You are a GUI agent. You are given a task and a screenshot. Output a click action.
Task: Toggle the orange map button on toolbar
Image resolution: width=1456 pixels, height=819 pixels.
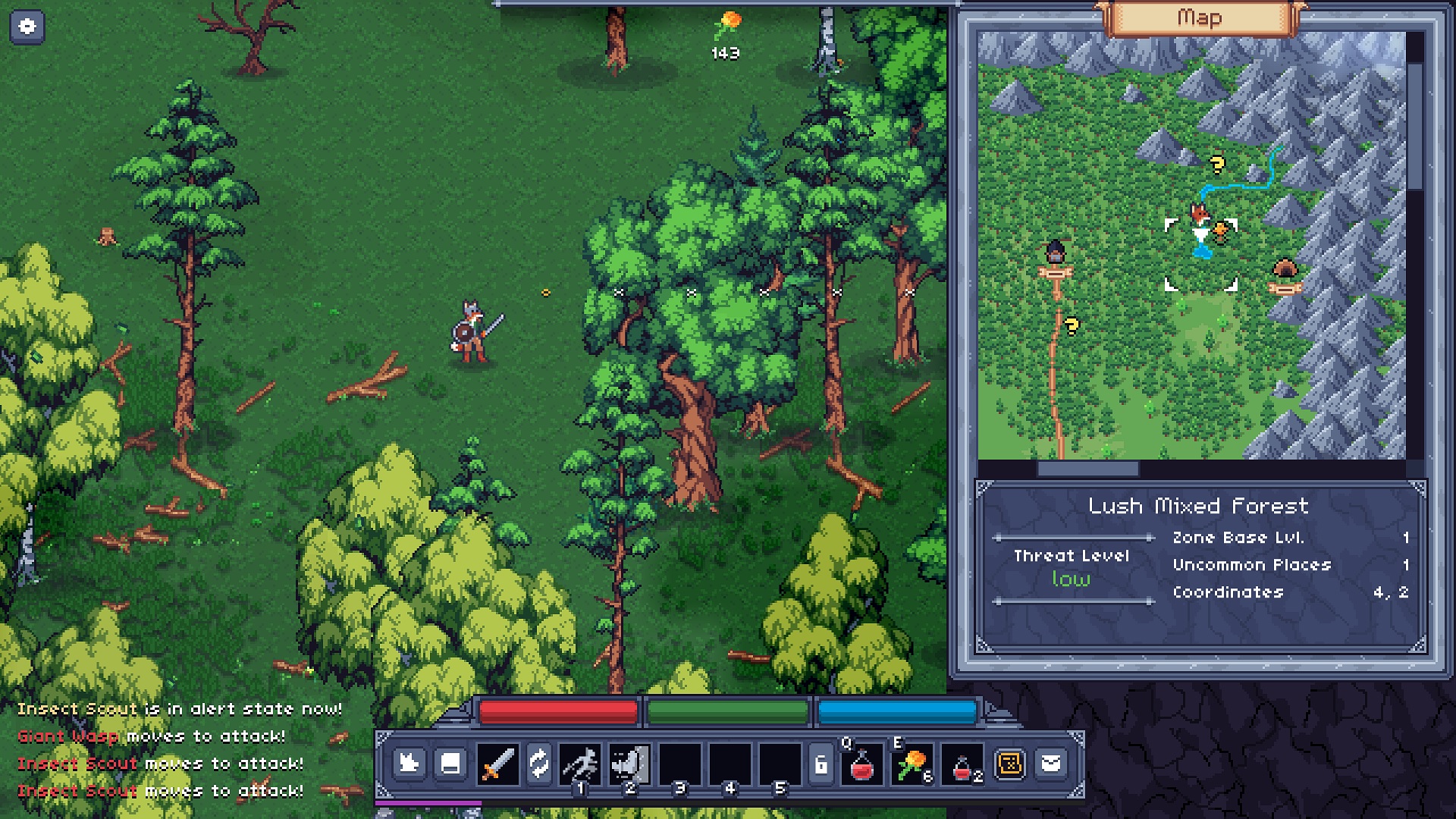pyautogui.click(x=1010, y=764)
